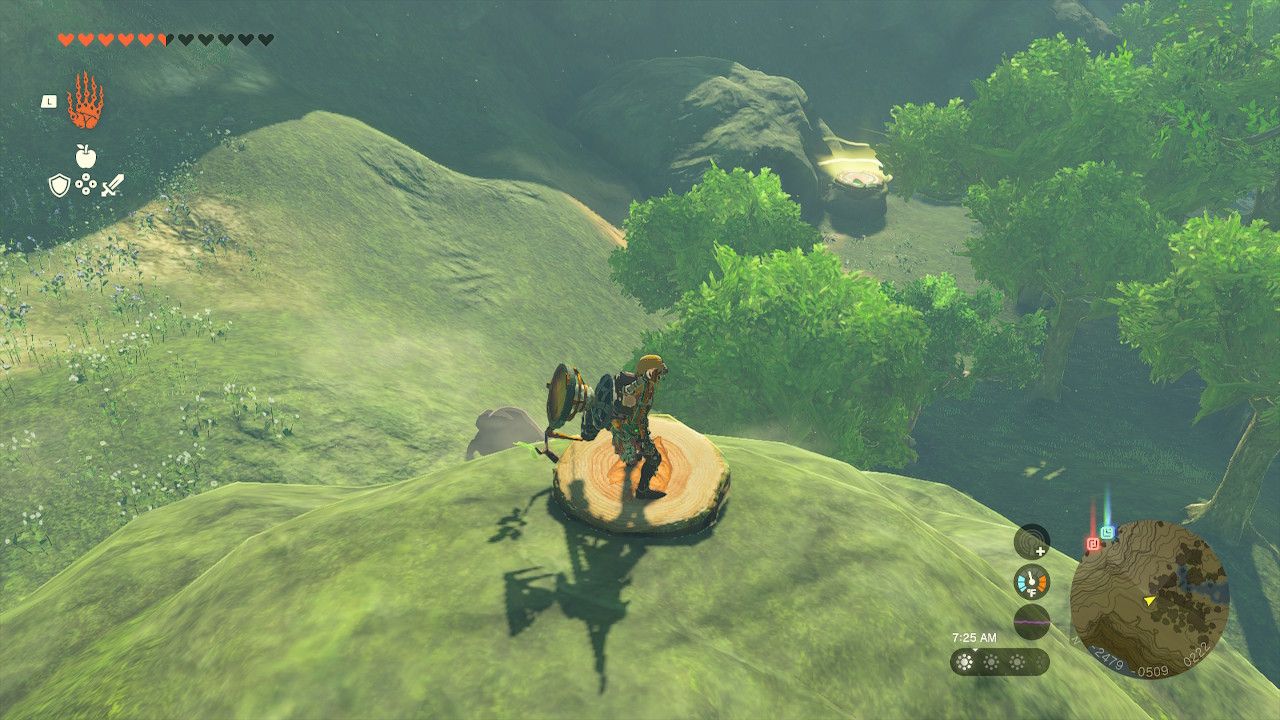The height and width of the screenshot is (720, 1280).
Task: Click the red pin marker above the minimap
Action: (1092, 542)
